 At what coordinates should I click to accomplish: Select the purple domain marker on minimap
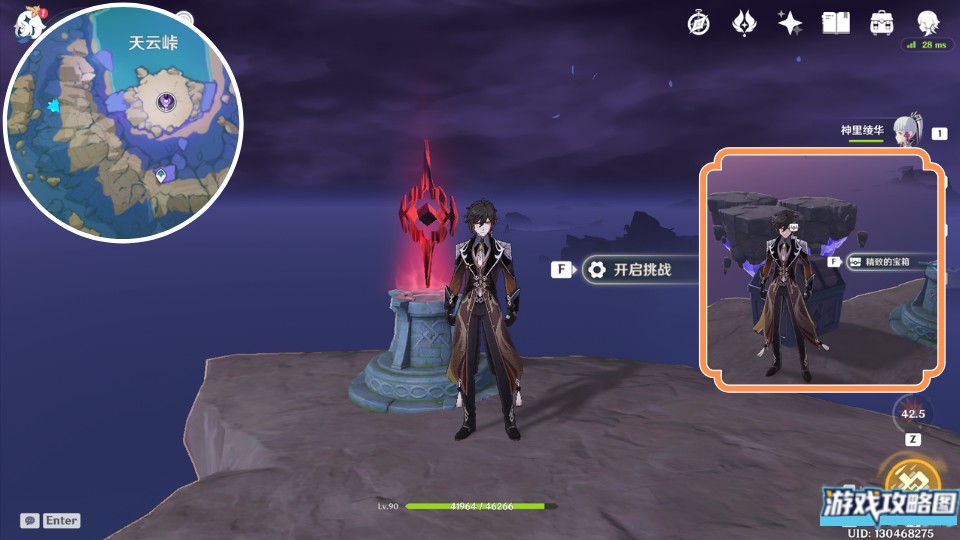[166, 102]
